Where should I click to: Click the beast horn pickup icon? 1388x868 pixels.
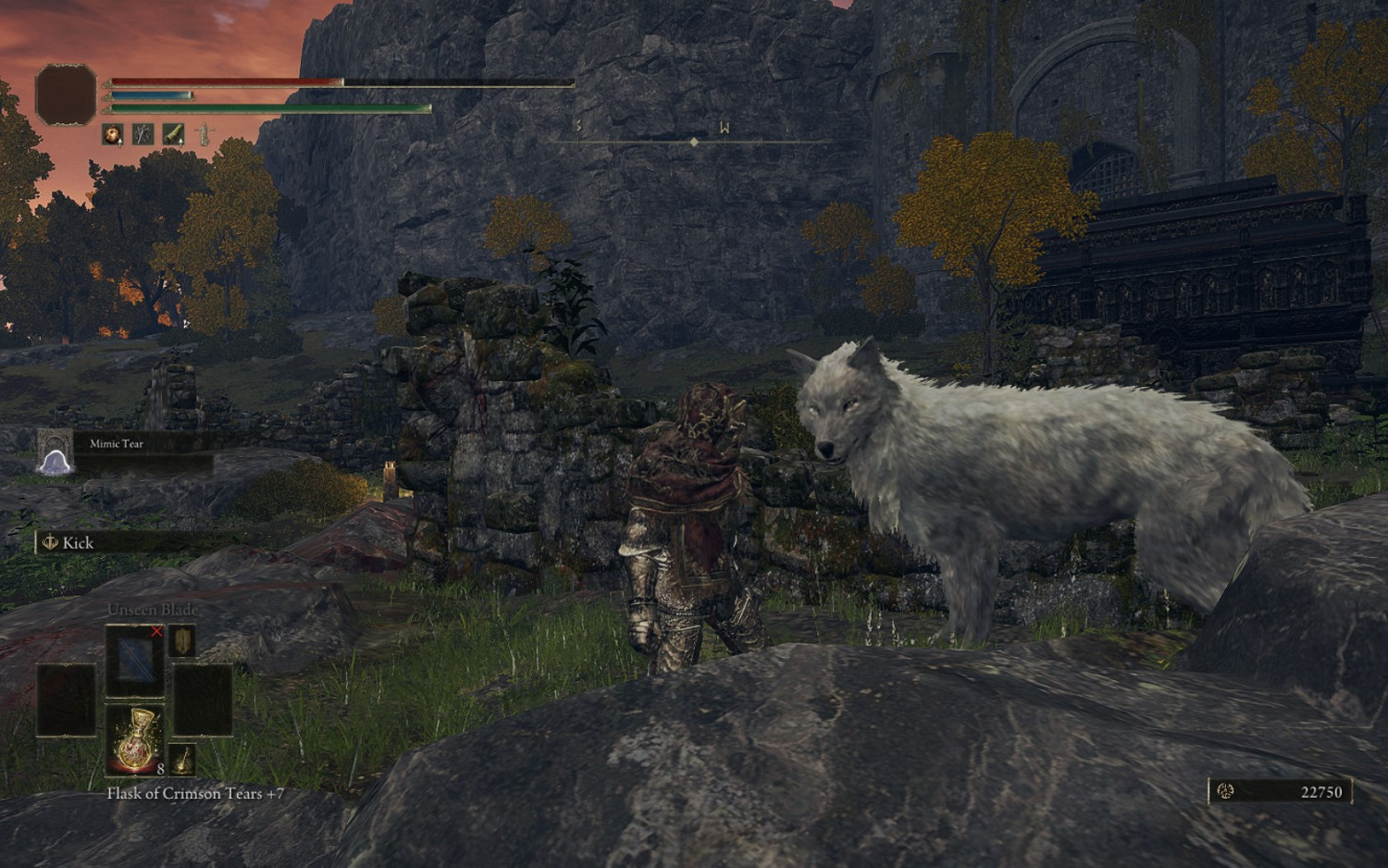pyautogui.click(x=173, y=133)
